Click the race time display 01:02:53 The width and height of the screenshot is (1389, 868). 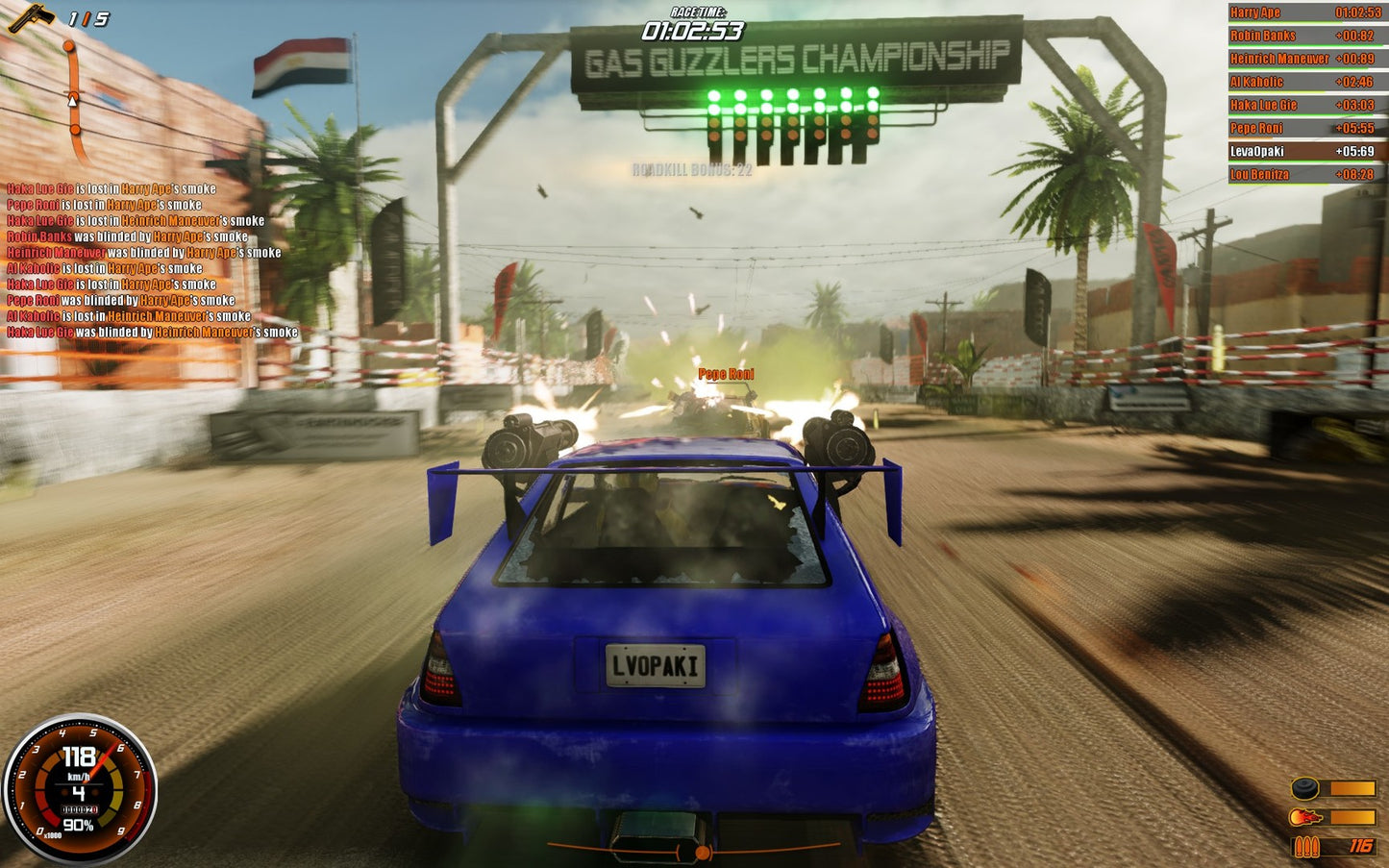click(694, 29)
